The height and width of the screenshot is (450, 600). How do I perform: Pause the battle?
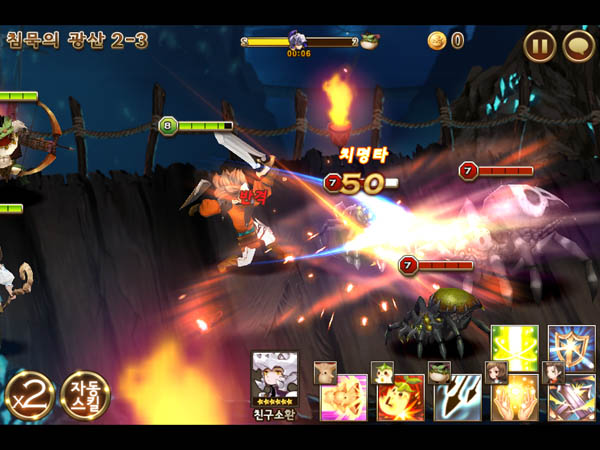click(x=540, y=45)
